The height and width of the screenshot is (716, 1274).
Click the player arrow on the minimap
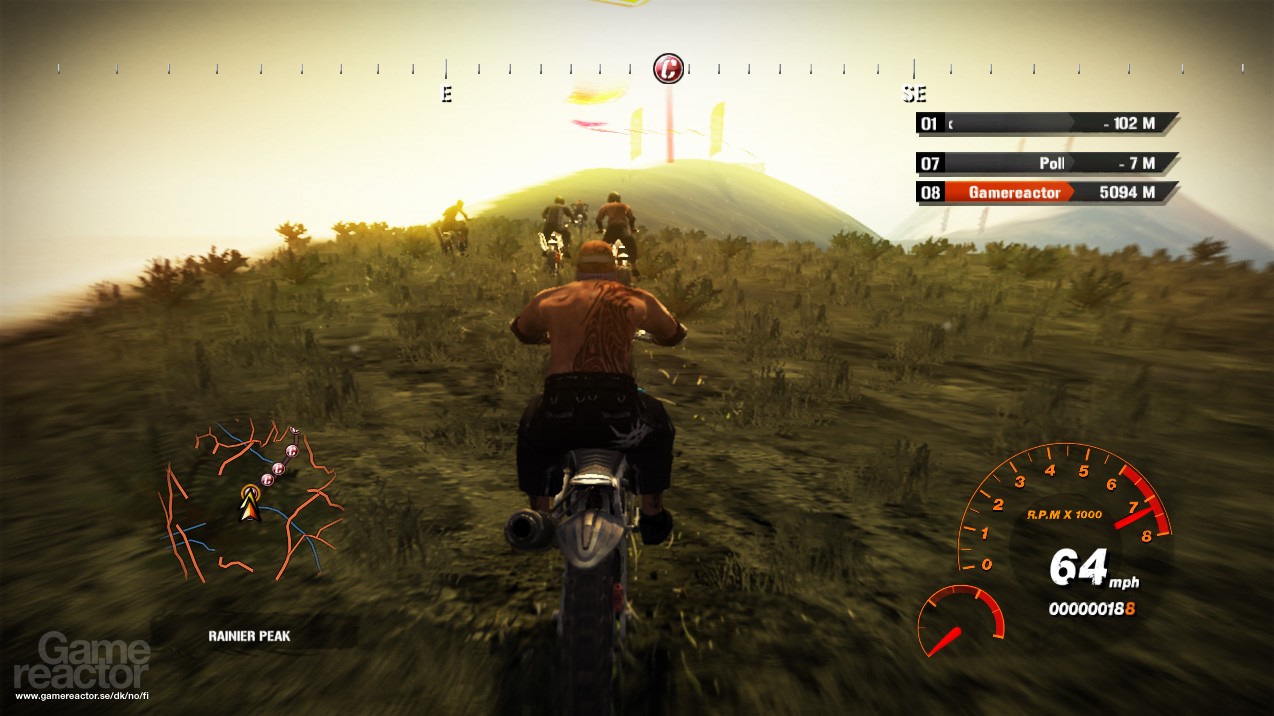pos(249,505)
